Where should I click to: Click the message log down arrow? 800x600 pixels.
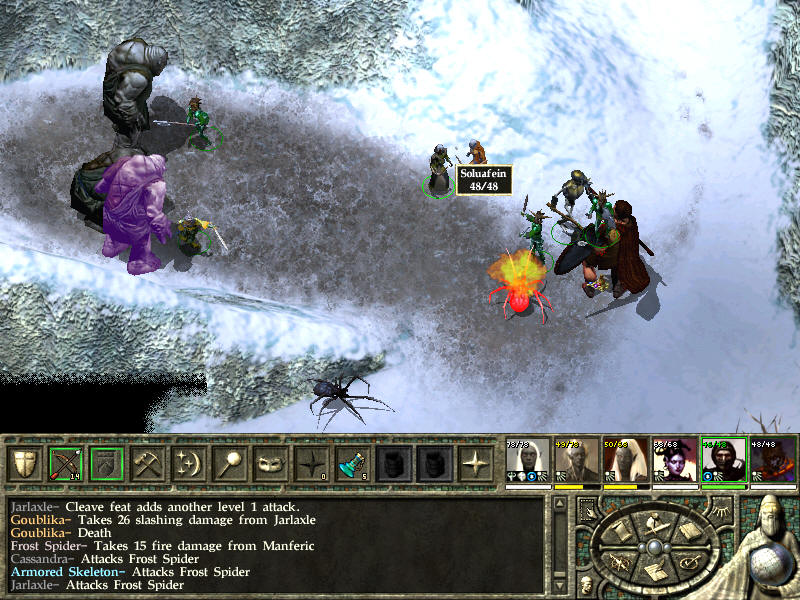(562, 583)
